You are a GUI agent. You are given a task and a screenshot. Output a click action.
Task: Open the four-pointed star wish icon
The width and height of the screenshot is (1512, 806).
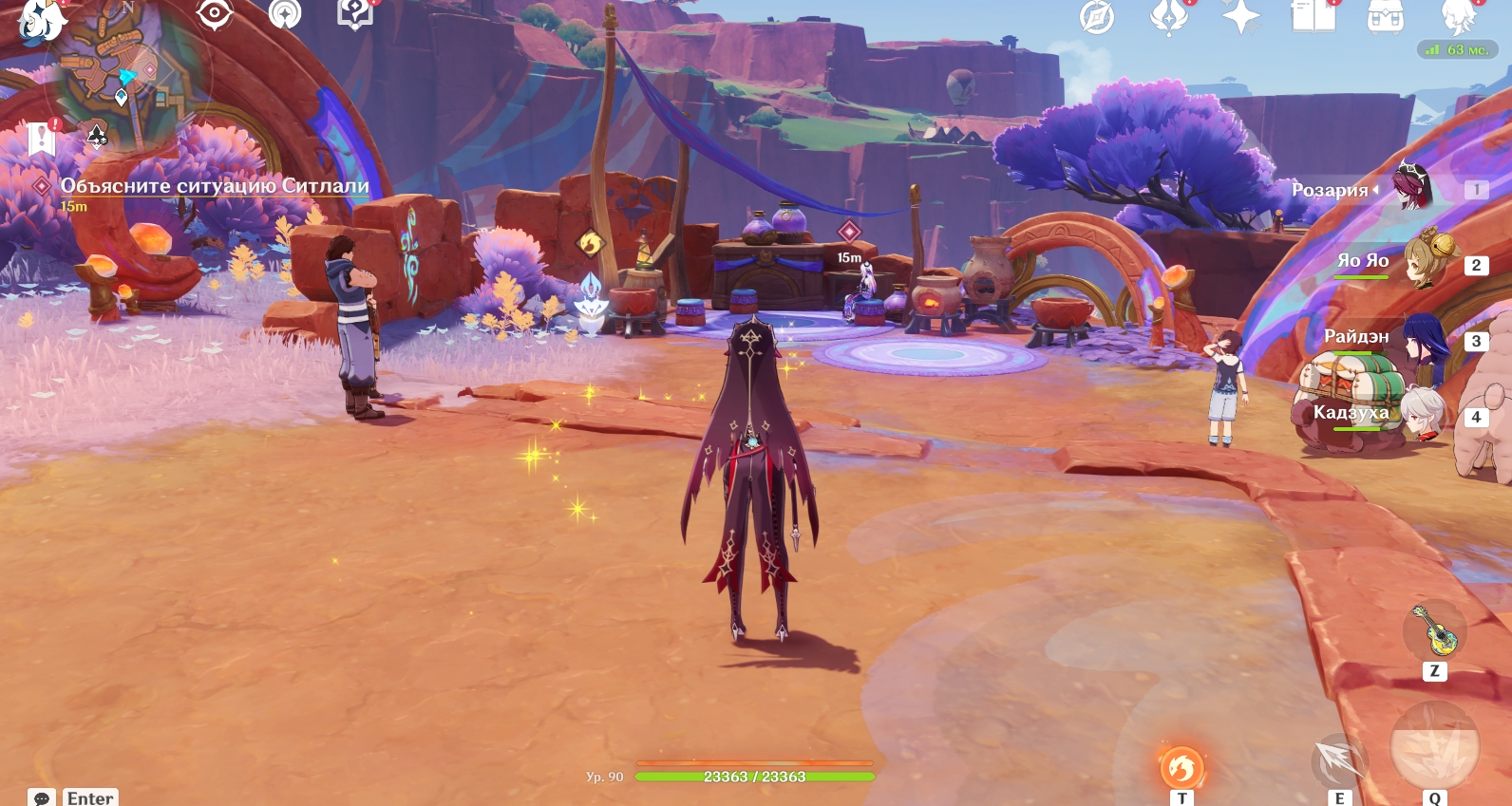(x=1240, y=17)
